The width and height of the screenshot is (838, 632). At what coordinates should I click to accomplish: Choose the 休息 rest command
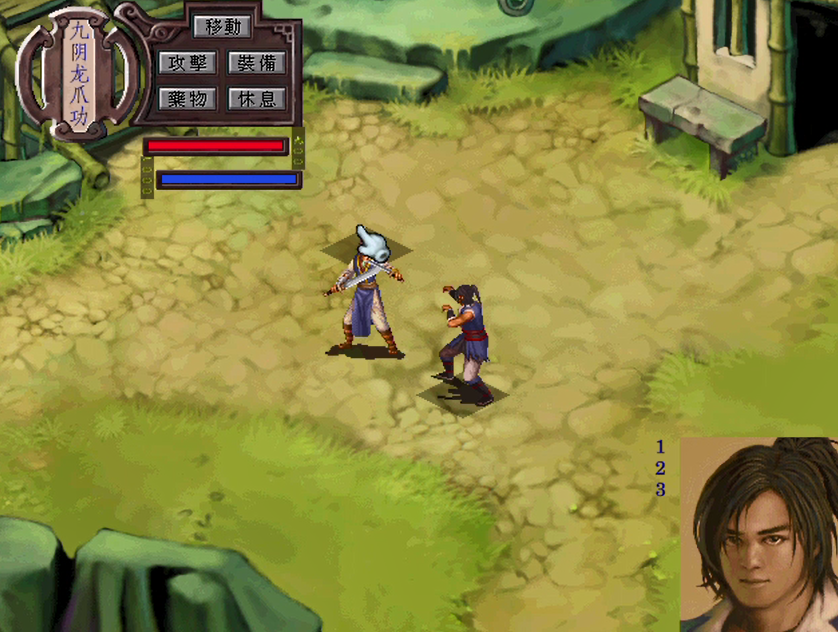point(257,99)
